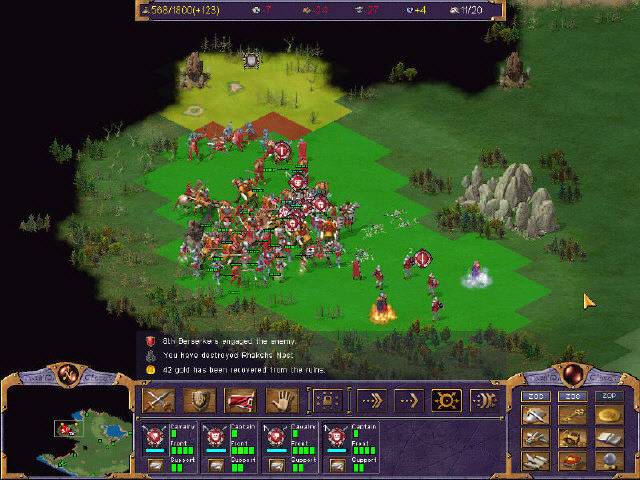640x480 pixels.
Task: Open the glowing embers bowl panel
Action: (573, 462)
